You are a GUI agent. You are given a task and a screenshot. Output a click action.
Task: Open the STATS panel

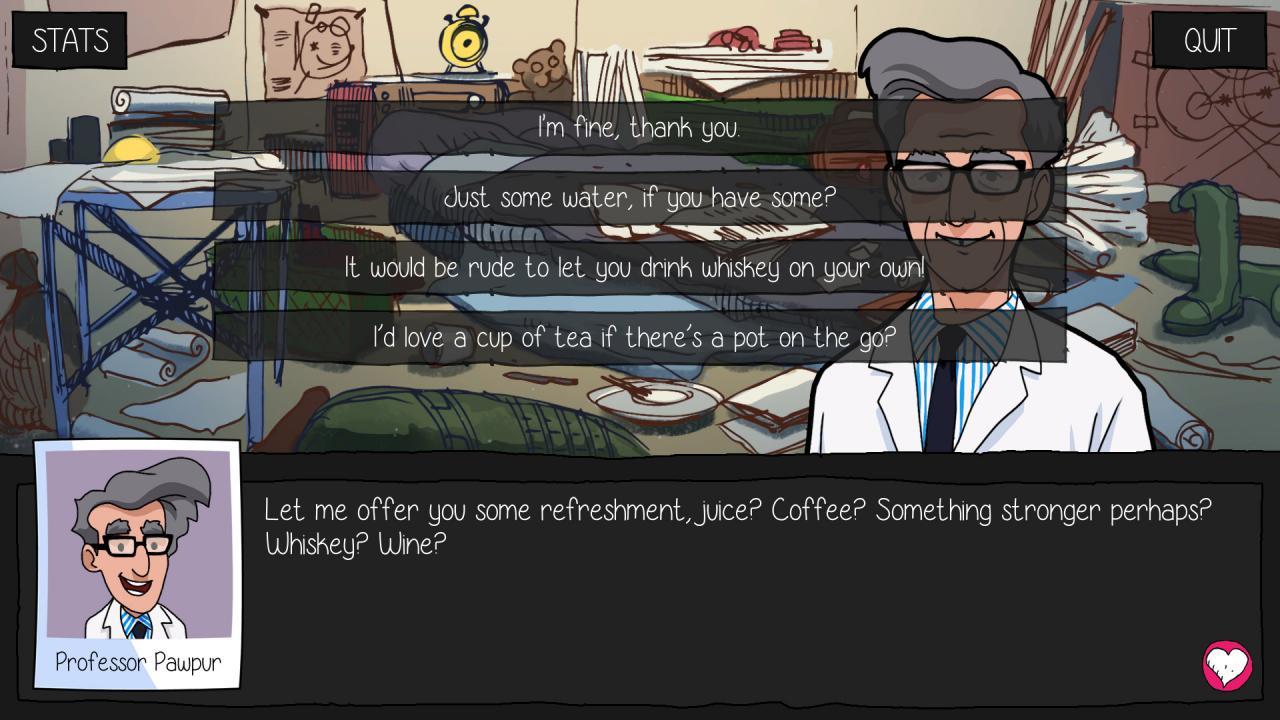[70, 41]
